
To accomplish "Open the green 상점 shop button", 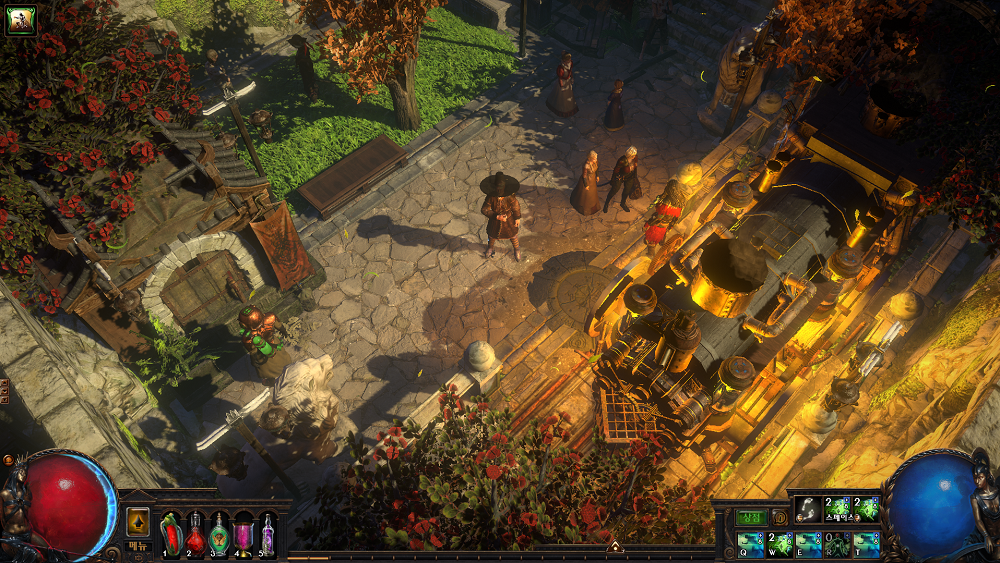I will [752, 517].
